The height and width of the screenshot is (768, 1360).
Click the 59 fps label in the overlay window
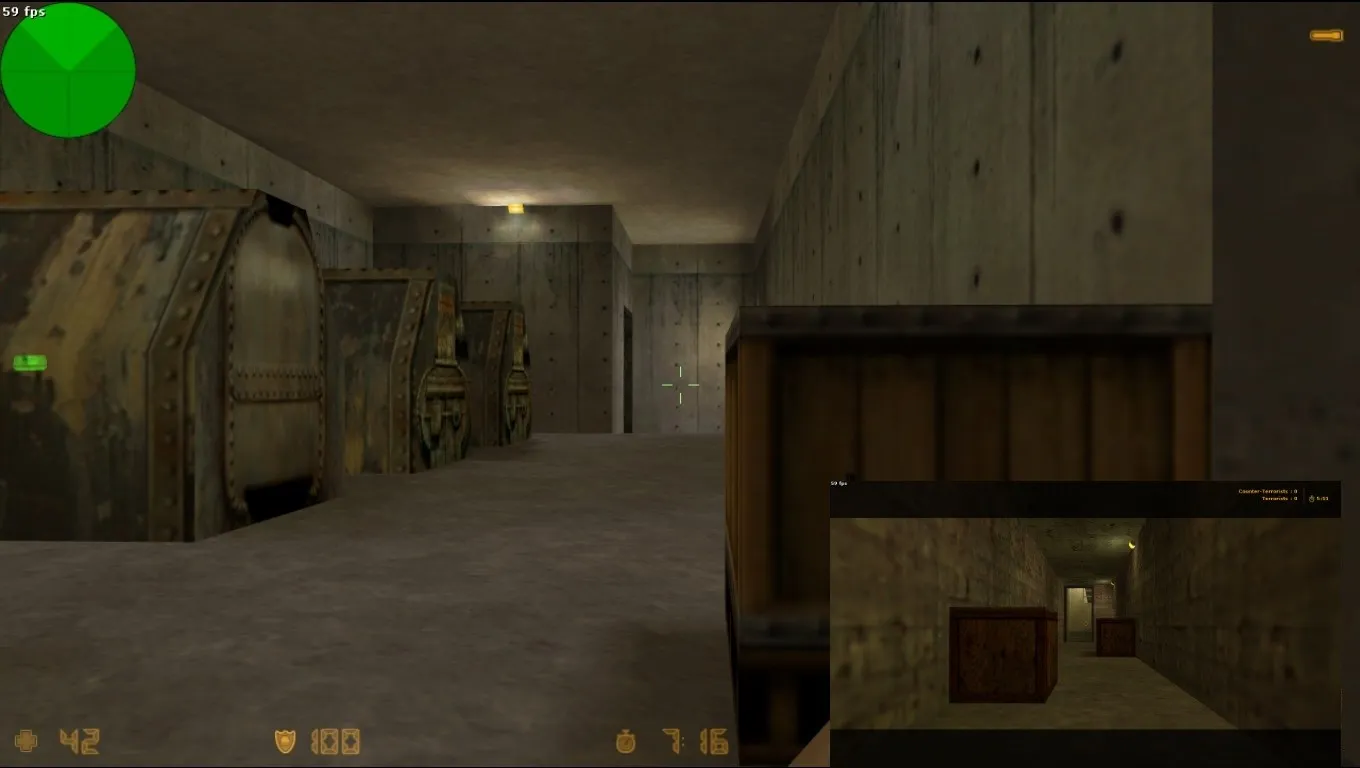tap(837, 484)
